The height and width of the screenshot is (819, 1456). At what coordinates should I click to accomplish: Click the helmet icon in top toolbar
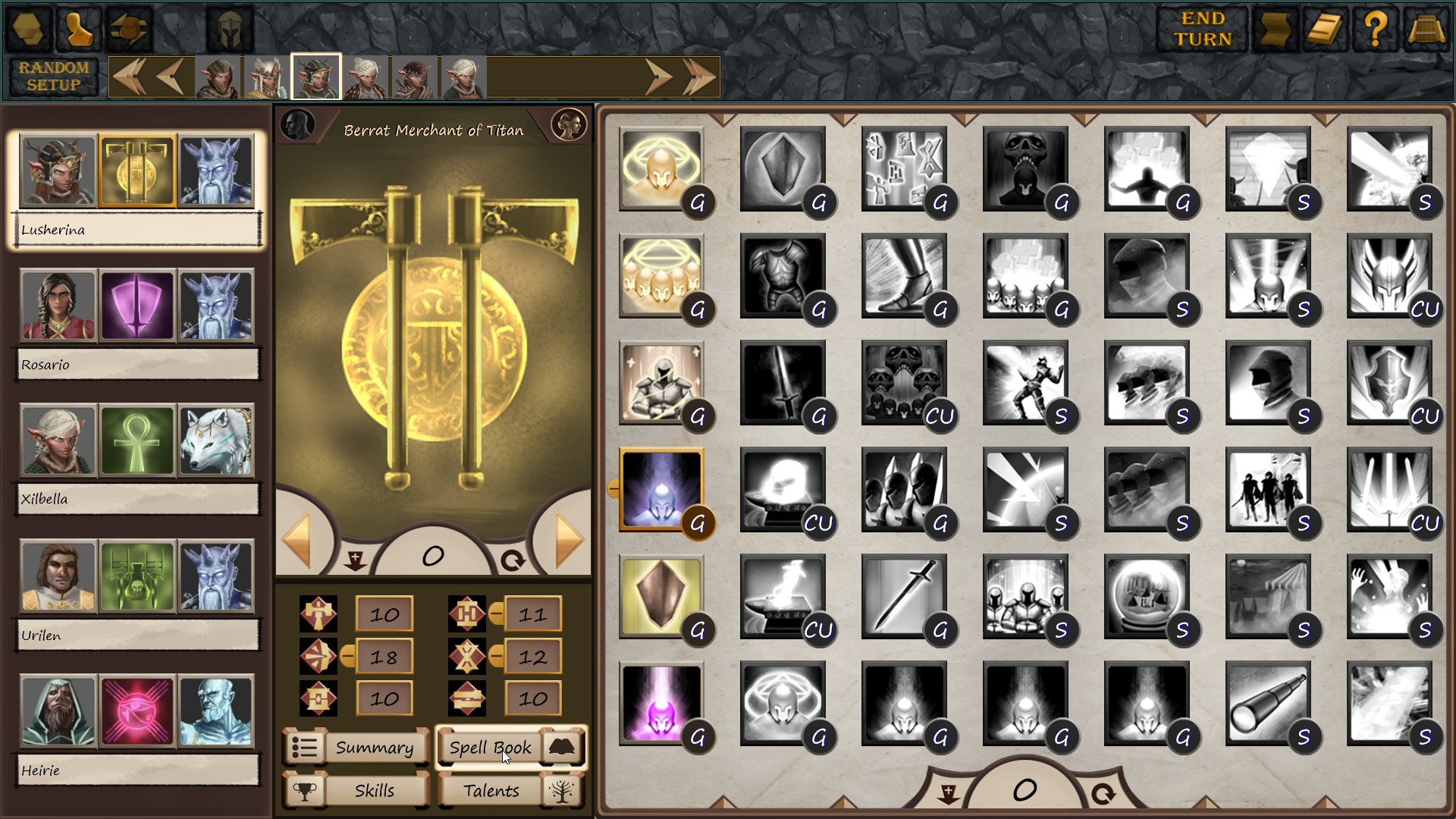click(x=229, y=29)
